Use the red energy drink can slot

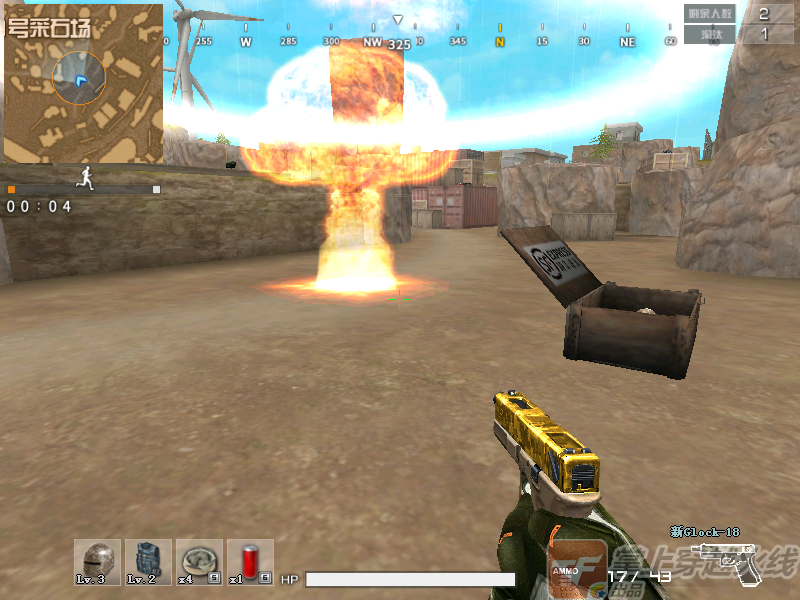pyautogui.click(x=250, y=562)
